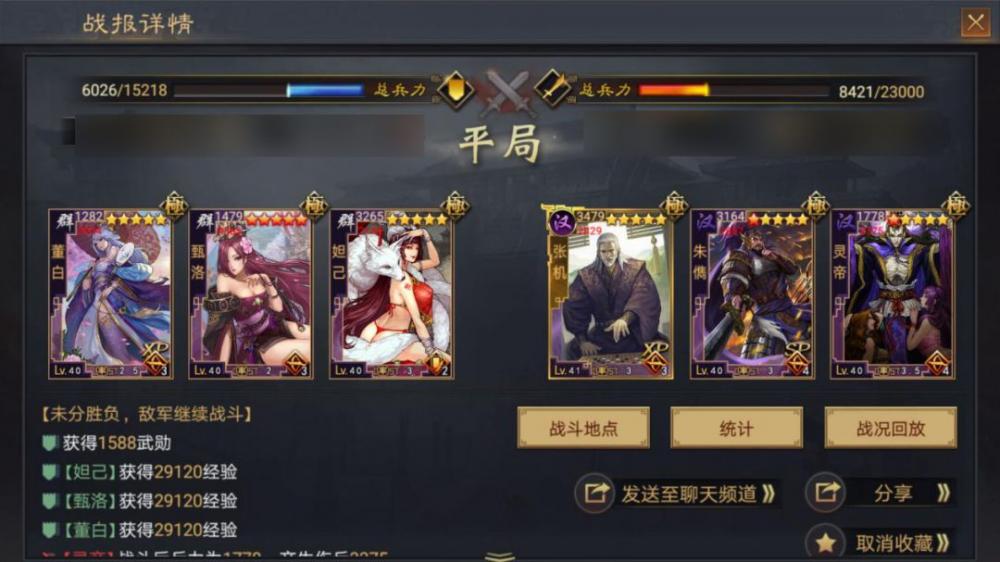The width and height of the screenshot is (1000, 562).
Task: Select the 甄洛 hero card
Action: coord(250,294)
